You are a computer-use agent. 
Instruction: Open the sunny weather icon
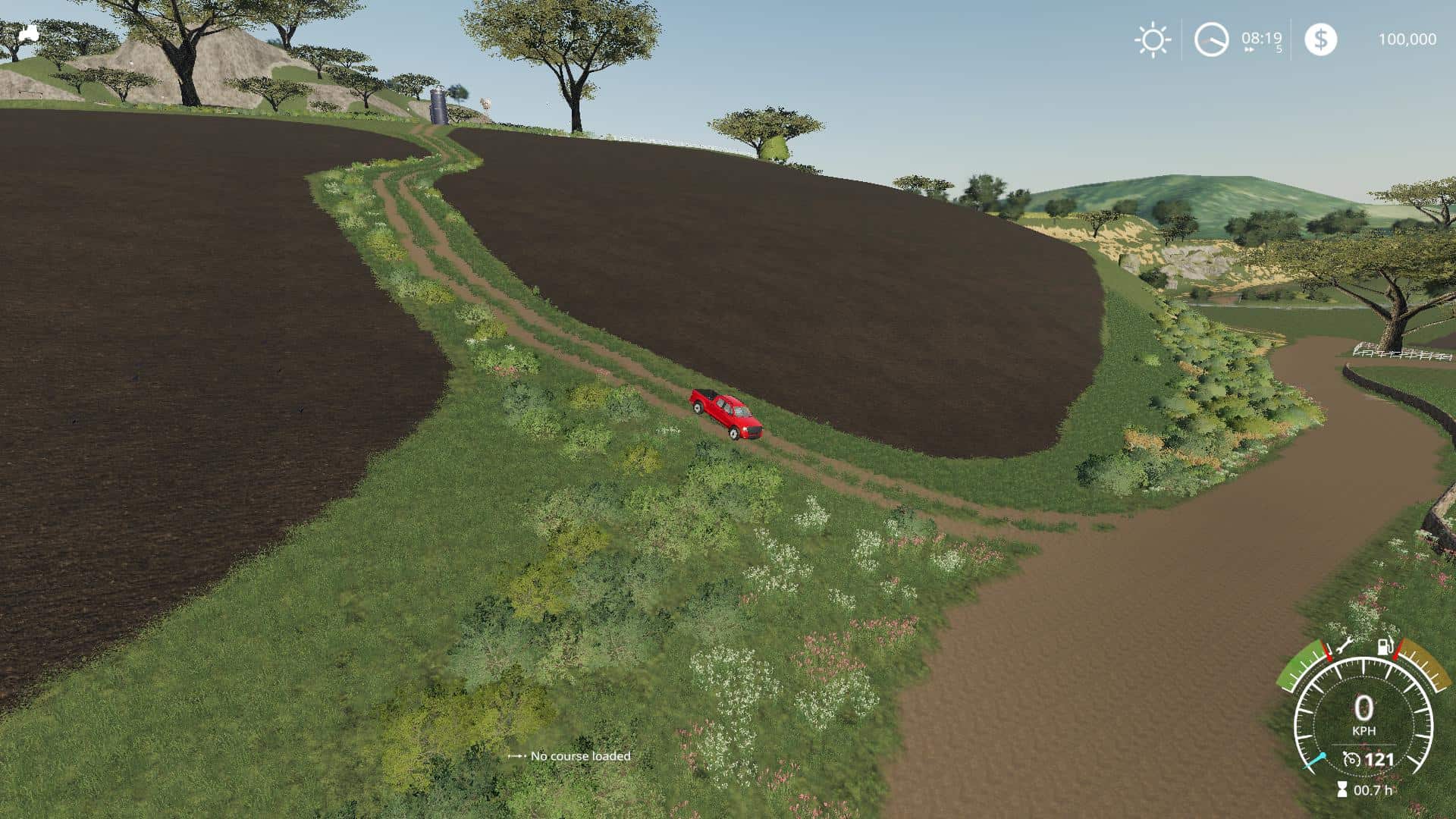click(x=1152, y=39)
